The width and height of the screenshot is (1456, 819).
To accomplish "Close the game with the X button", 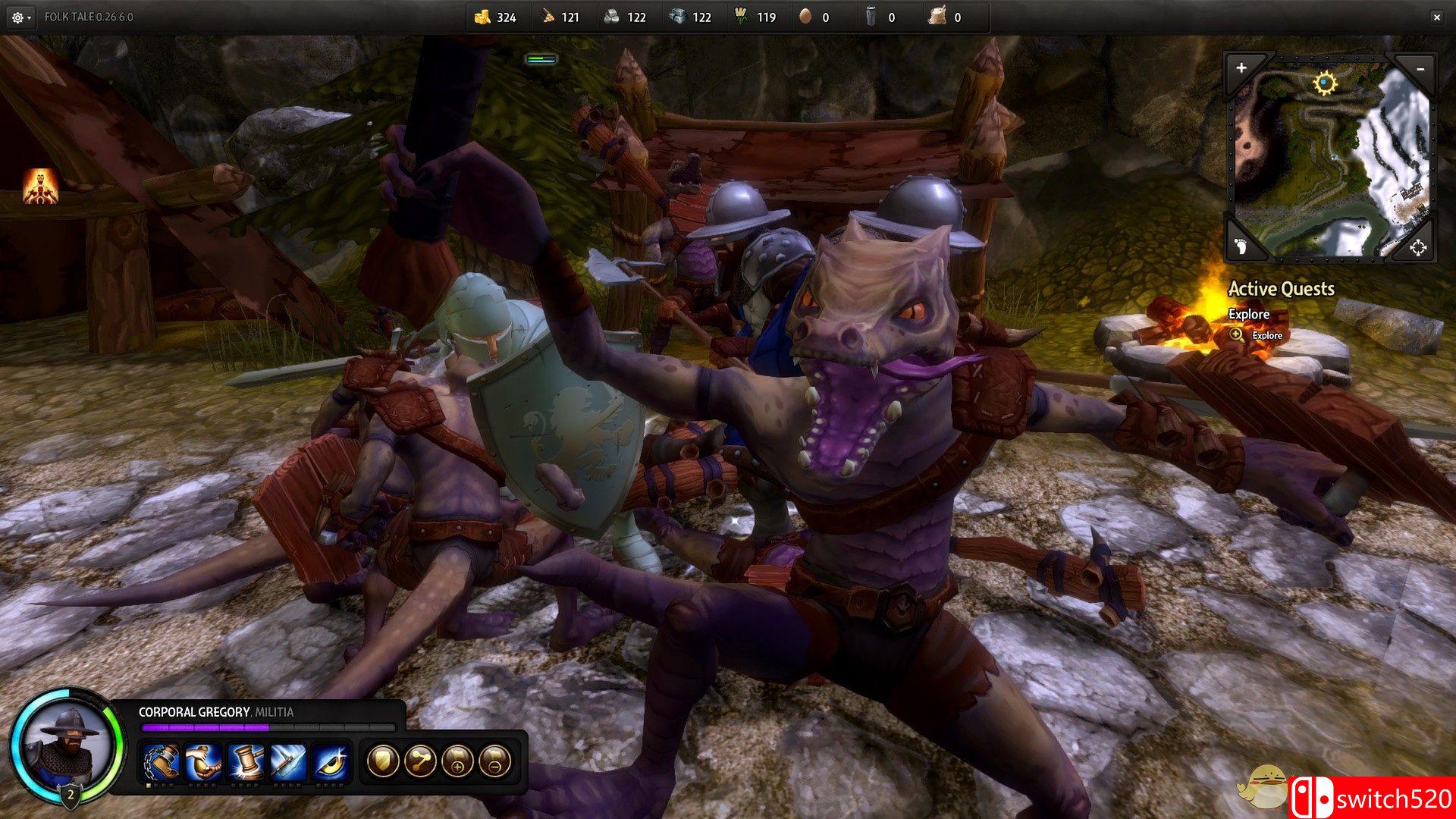I will pyautogui.click(x=1436, y=17).
